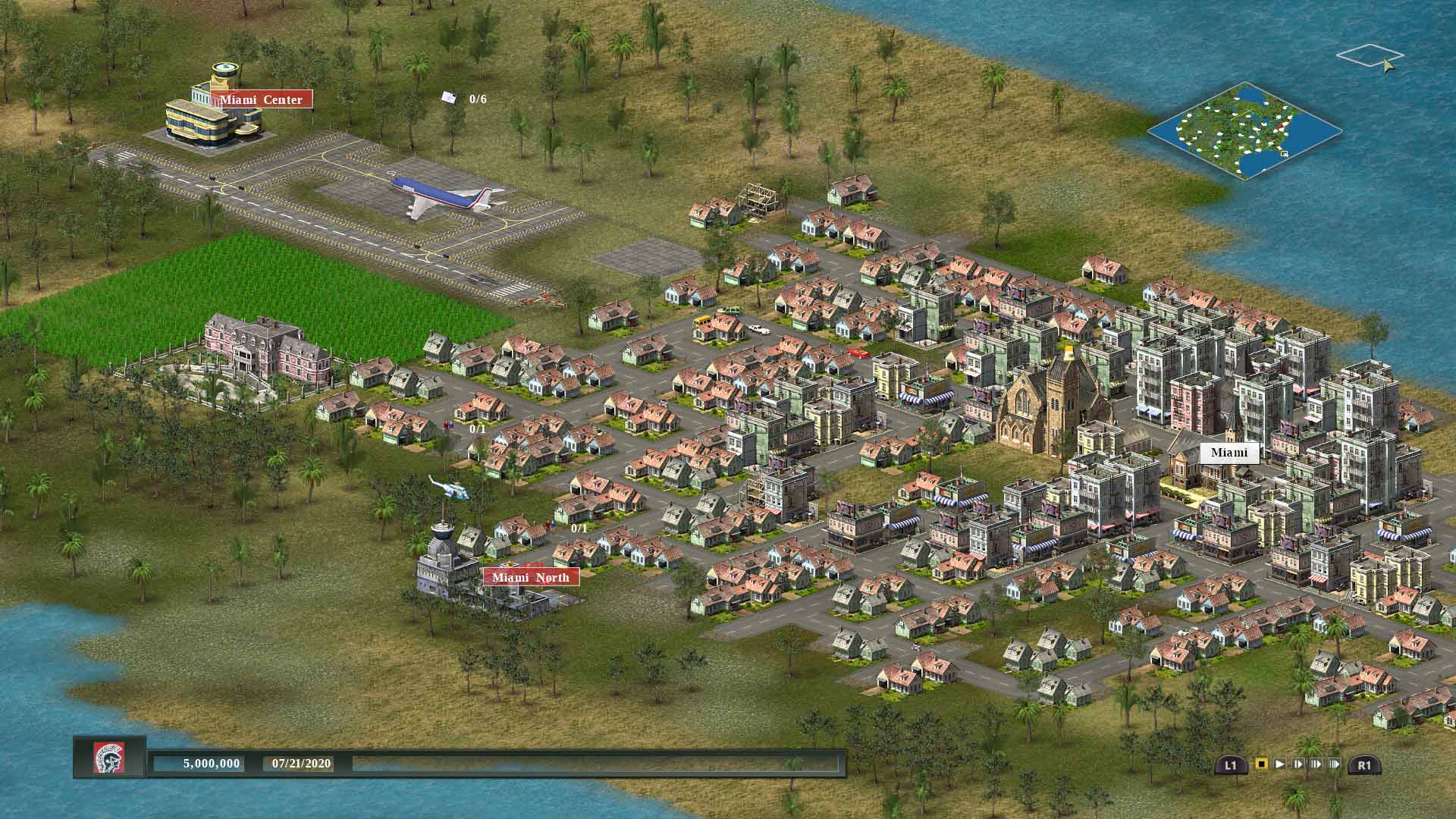Select the normal speed play icon
The width and height of the screenshot is (1456, 819).
tap(1281, 764)
